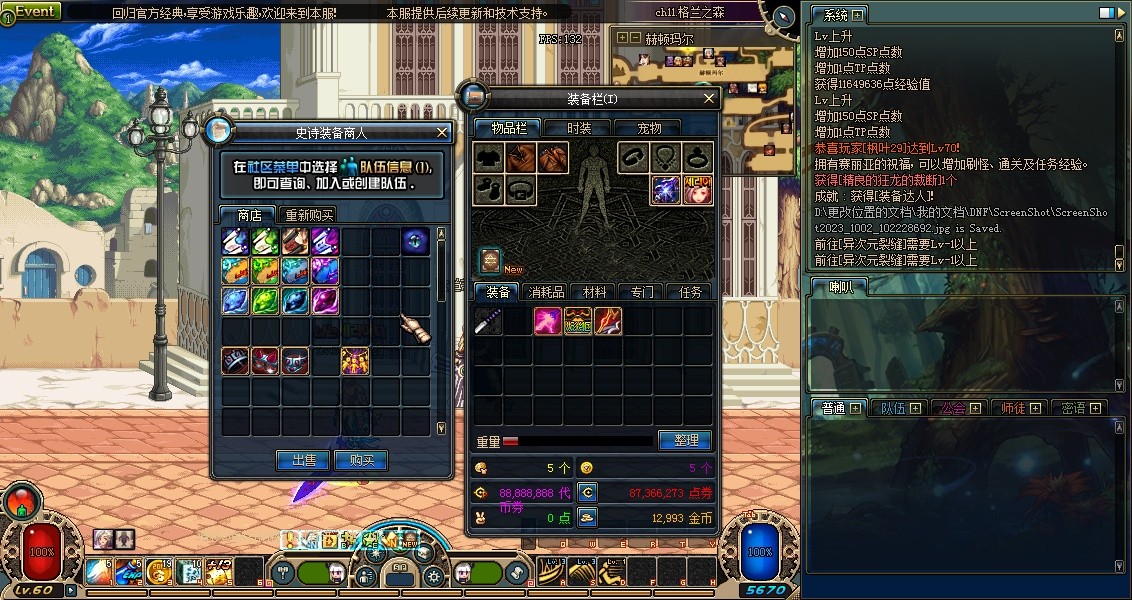Screen dimensions: 1132x600
Task: Switch to the 任务 quest items tab
Action: (x=690, y=292)
